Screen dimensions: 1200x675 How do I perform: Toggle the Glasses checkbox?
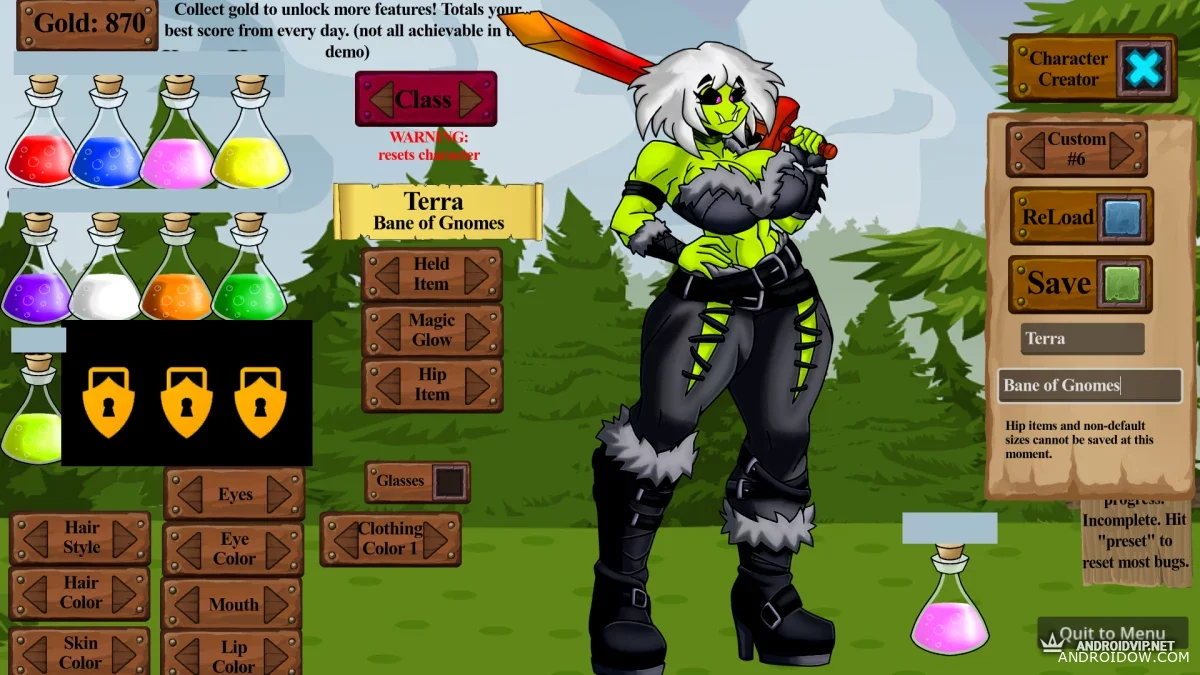click(x=449, y=482)
